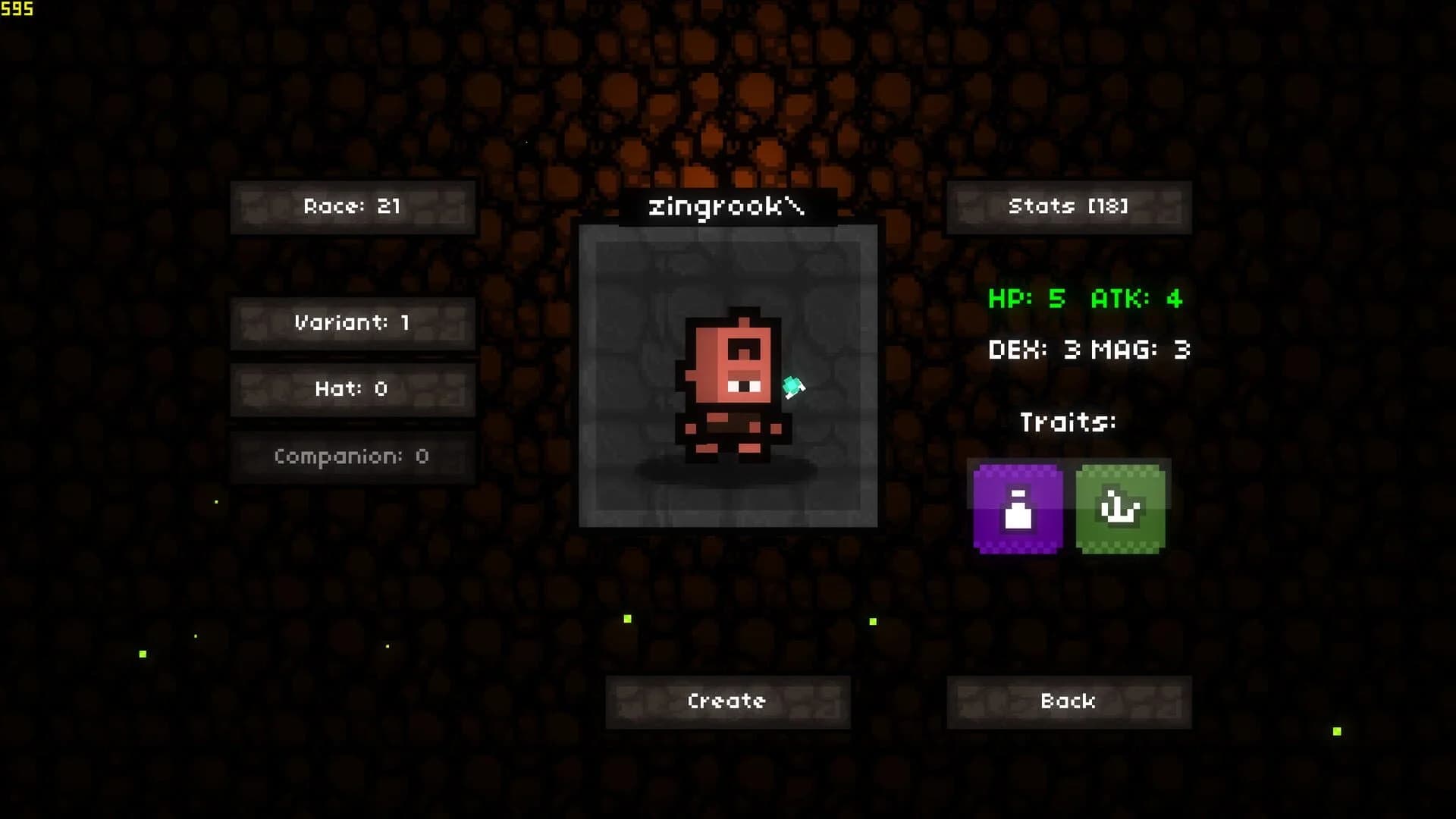
Task: Select the green trait icon
Action: pos(1120,509)
